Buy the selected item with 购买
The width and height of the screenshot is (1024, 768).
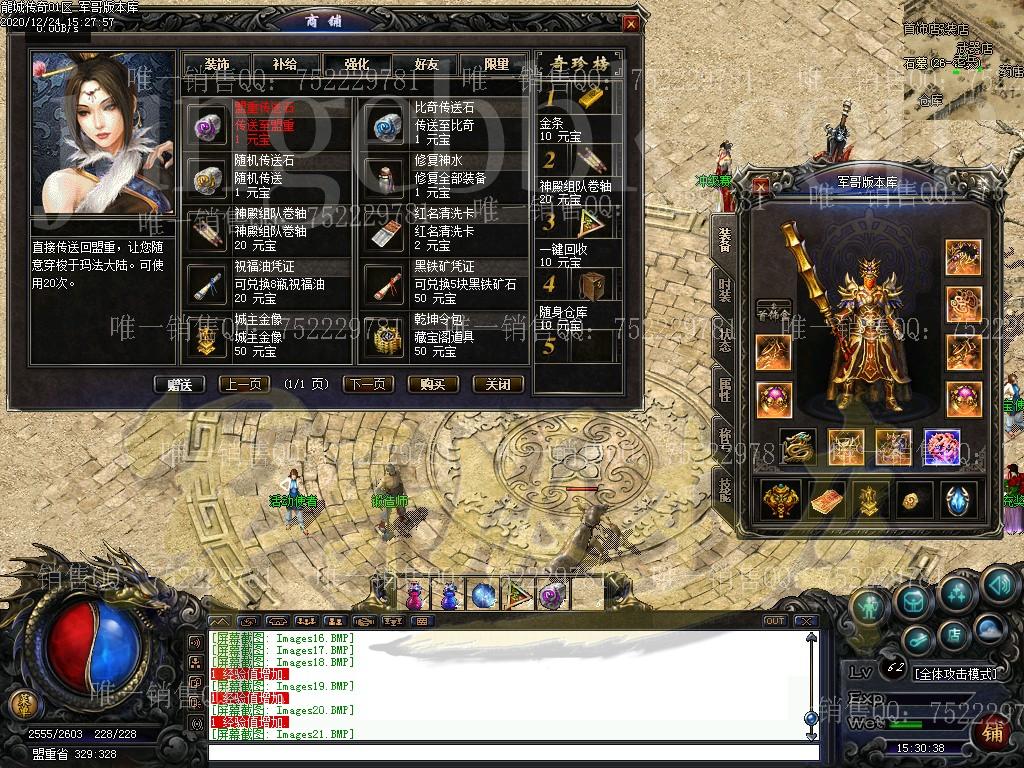(x=433, y=384)
